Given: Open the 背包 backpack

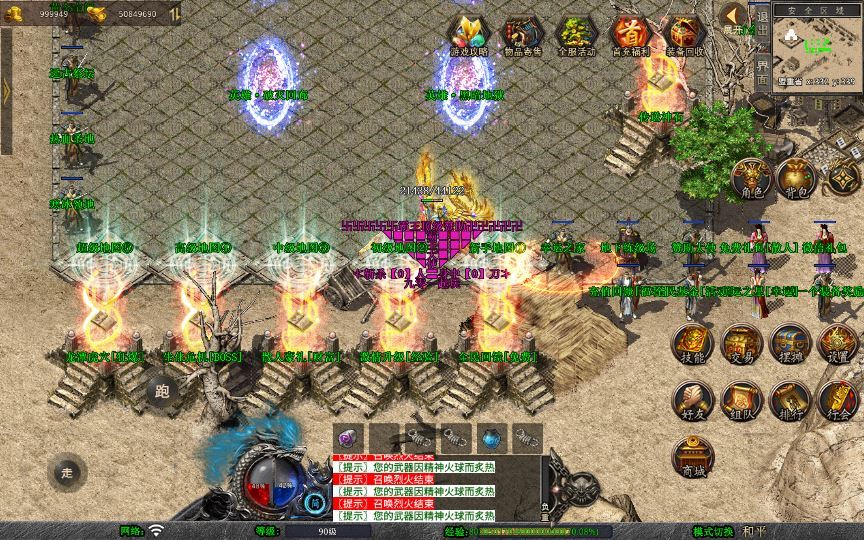Looking at the screenshot, I should 798,178.
